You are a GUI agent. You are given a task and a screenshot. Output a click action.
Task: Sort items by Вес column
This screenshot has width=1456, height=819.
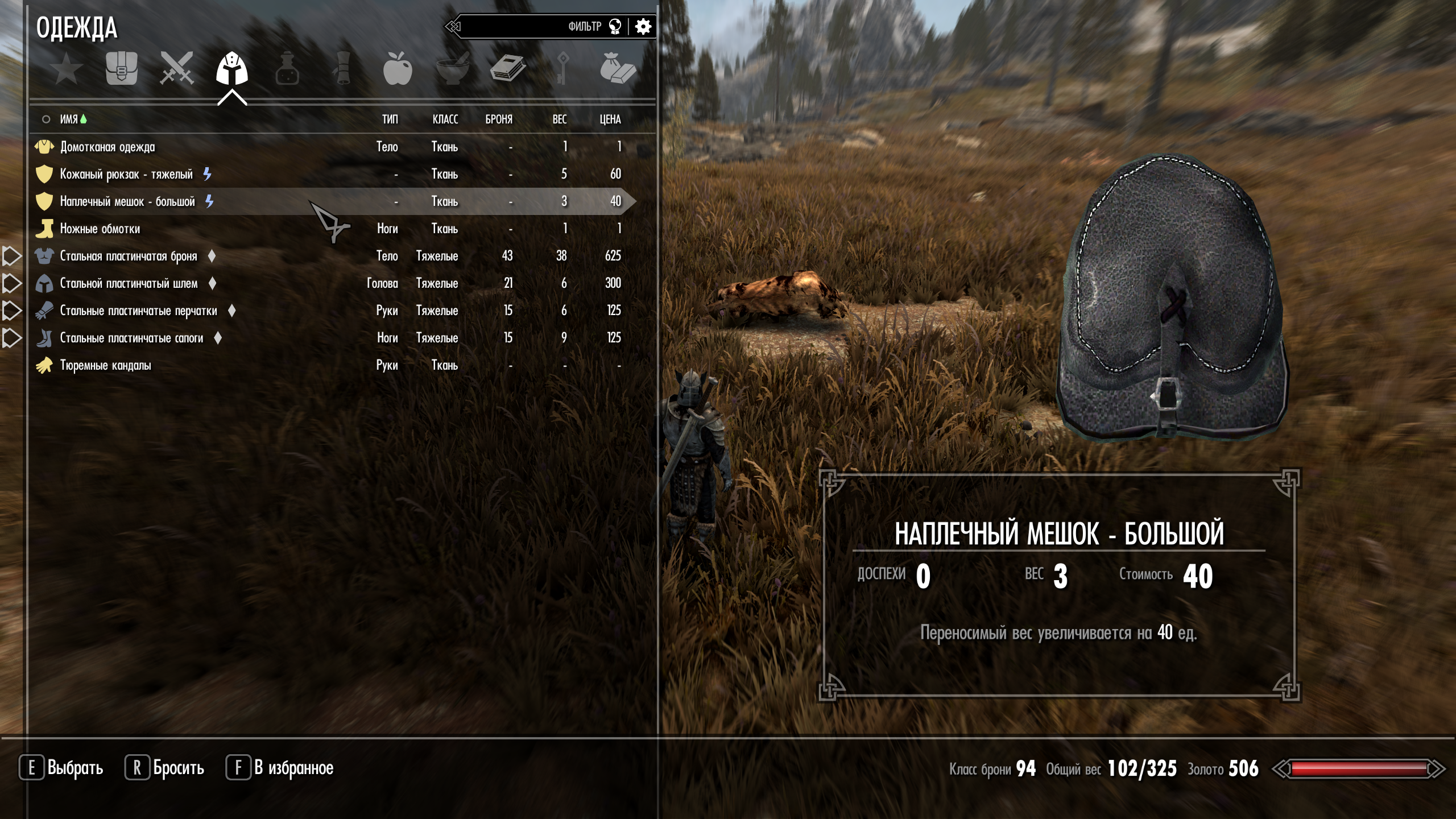[x=559, y=119]
